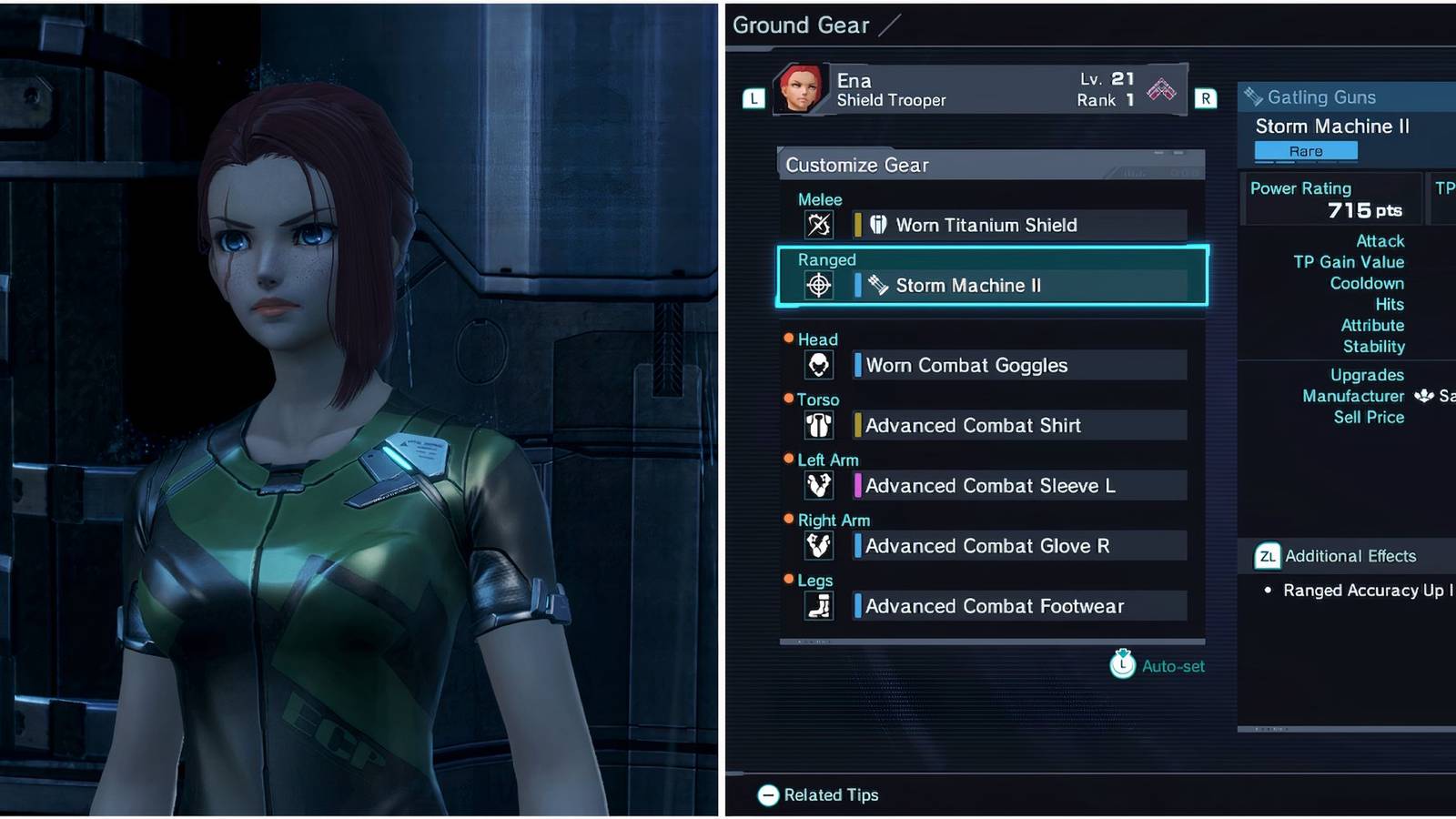The width and height of the screenshot is (1456, 819).
Task: Toggle the orange indicator beside Head
Action: coord(789,338)
